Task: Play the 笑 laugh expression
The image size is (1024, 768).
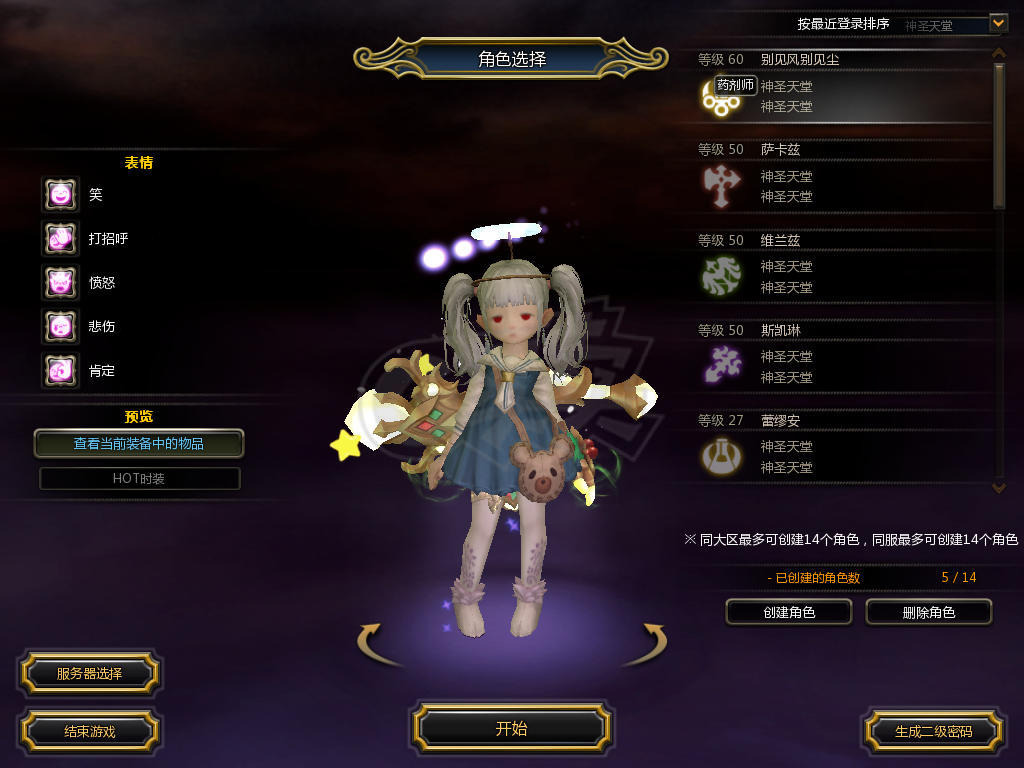Action: (60, 194)
